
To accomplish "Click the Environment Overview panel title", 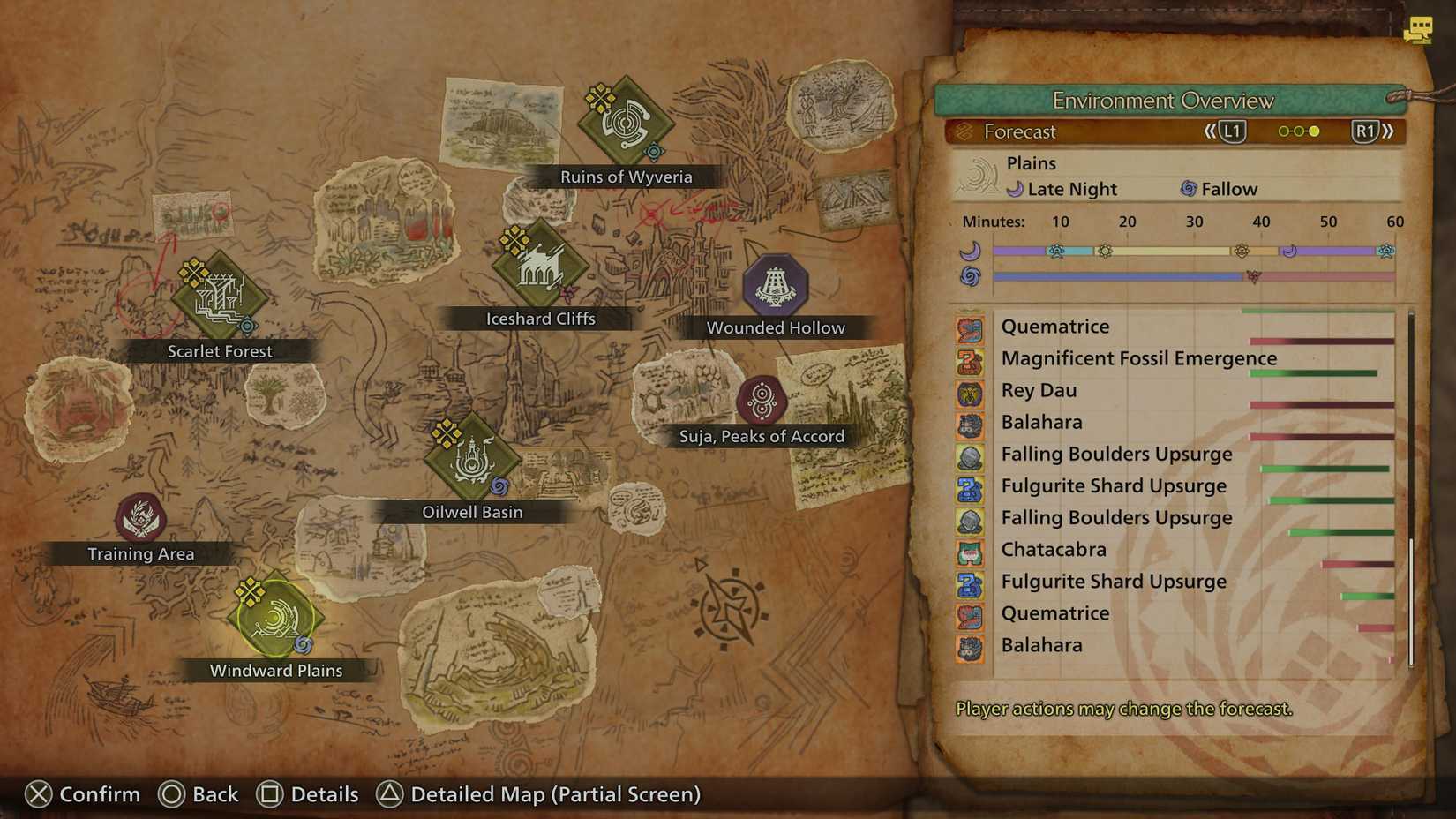I will [x=1165, y=101].
